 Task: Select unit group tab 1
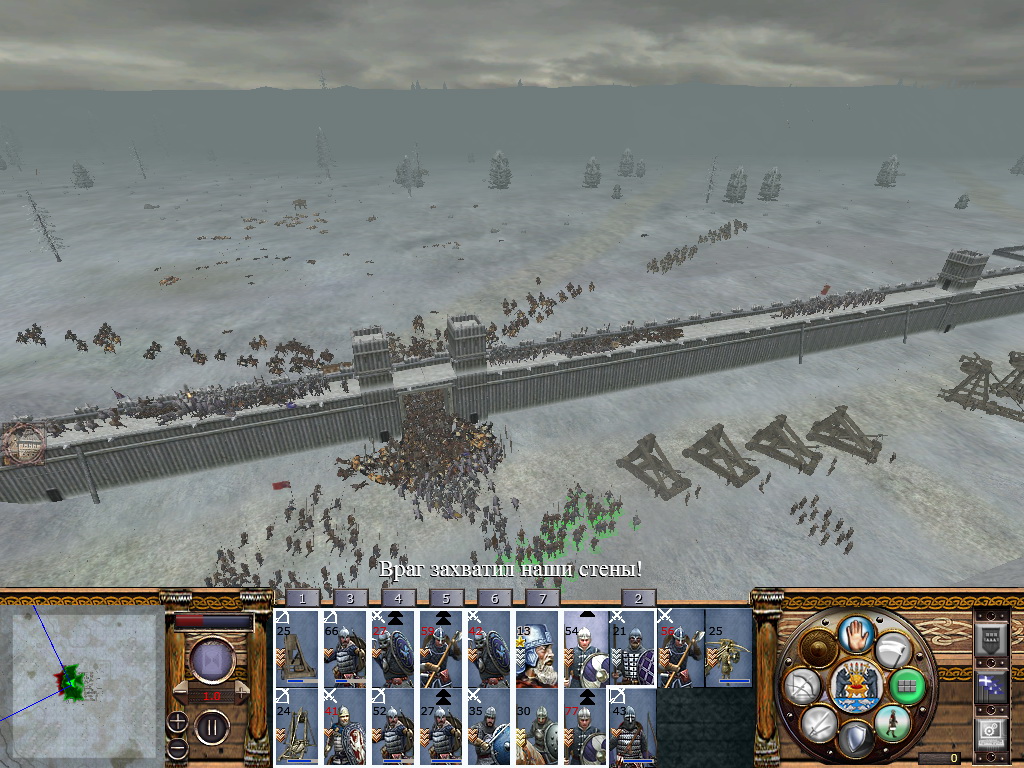click(303, 598)
